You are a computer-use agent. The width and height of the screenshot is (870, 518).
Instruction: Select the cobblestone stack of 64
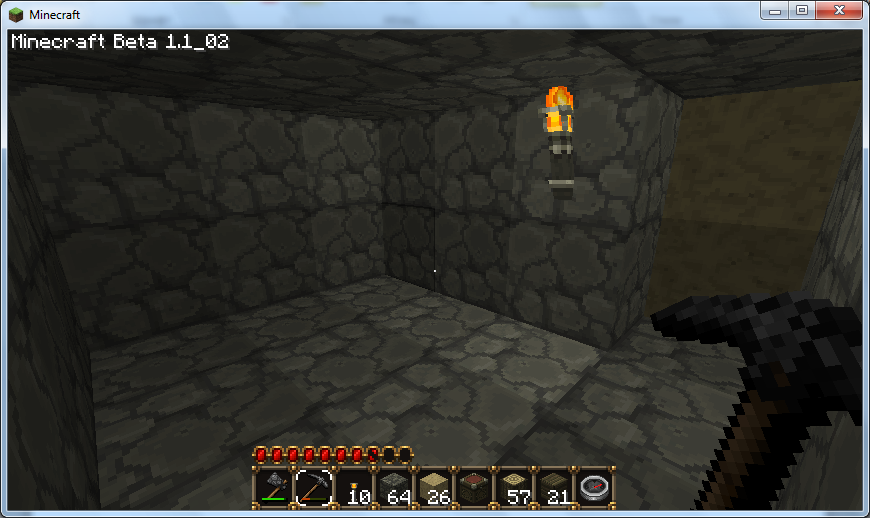[393, 487]
